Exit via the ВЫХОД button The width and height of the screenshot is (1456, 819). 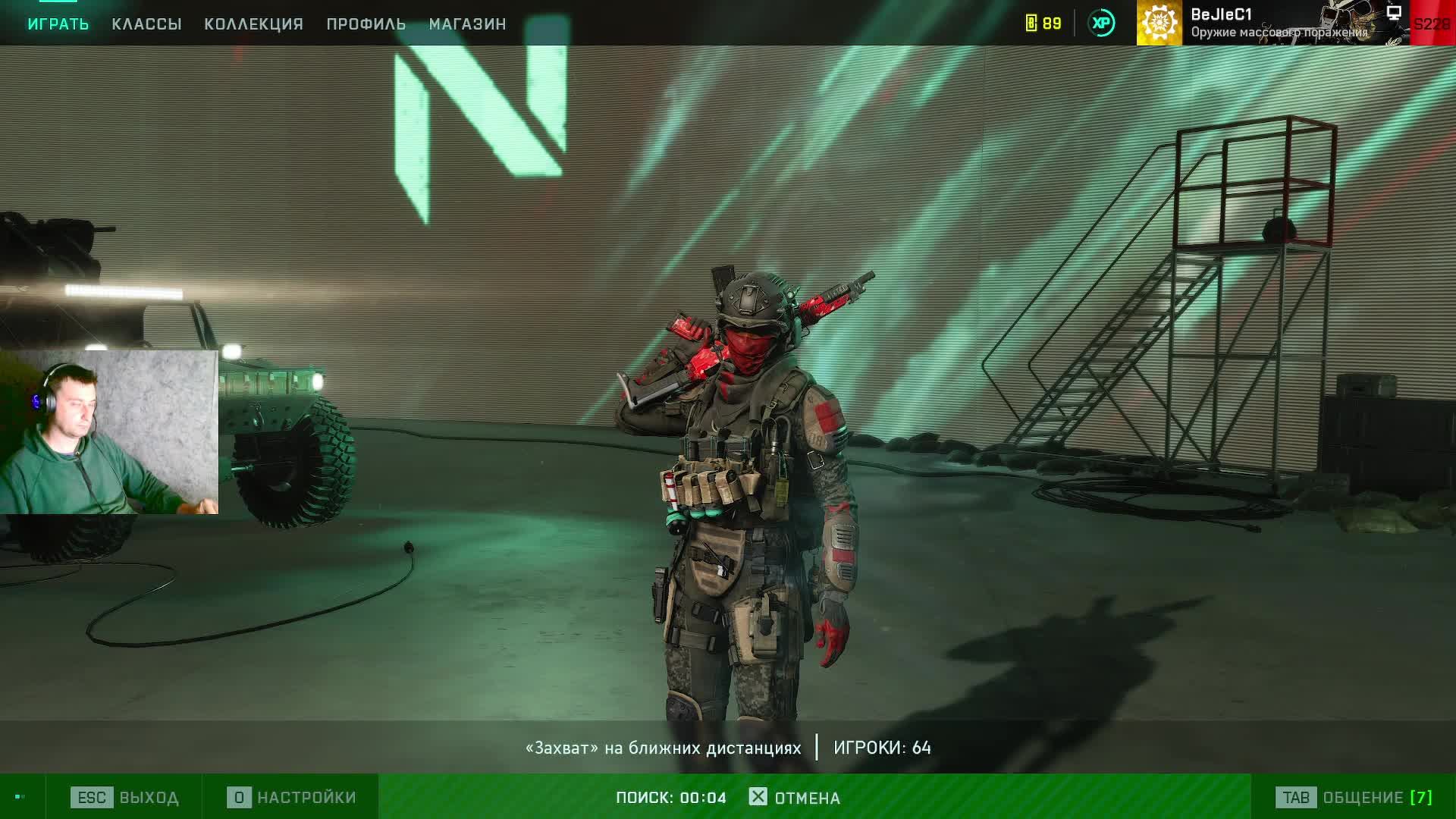click(x=125, y=798)
